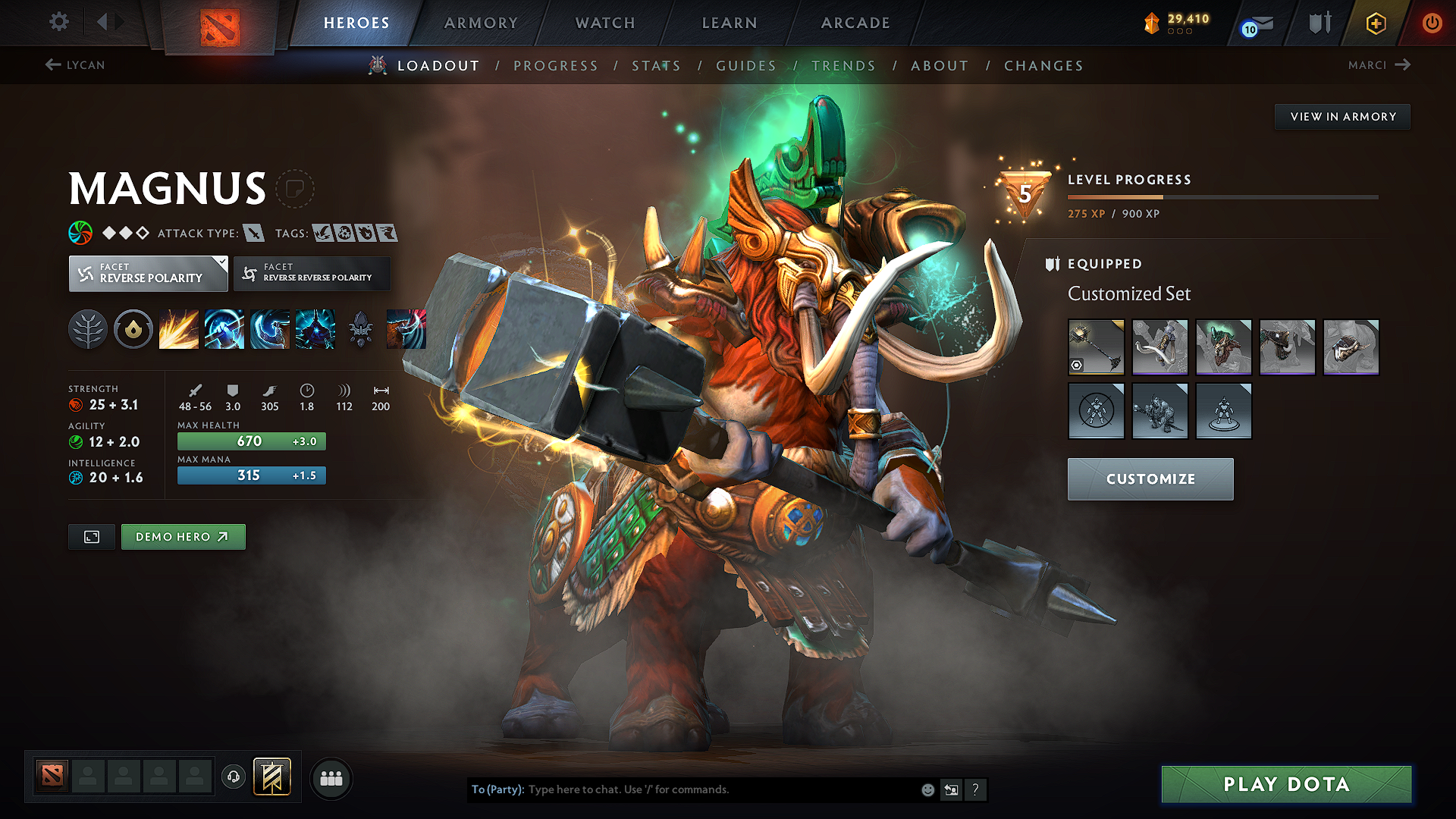The width and height of the screenshot is (1456, 819).
Task: Click the DEMO HERO button
Action: [x=183, y=536]
